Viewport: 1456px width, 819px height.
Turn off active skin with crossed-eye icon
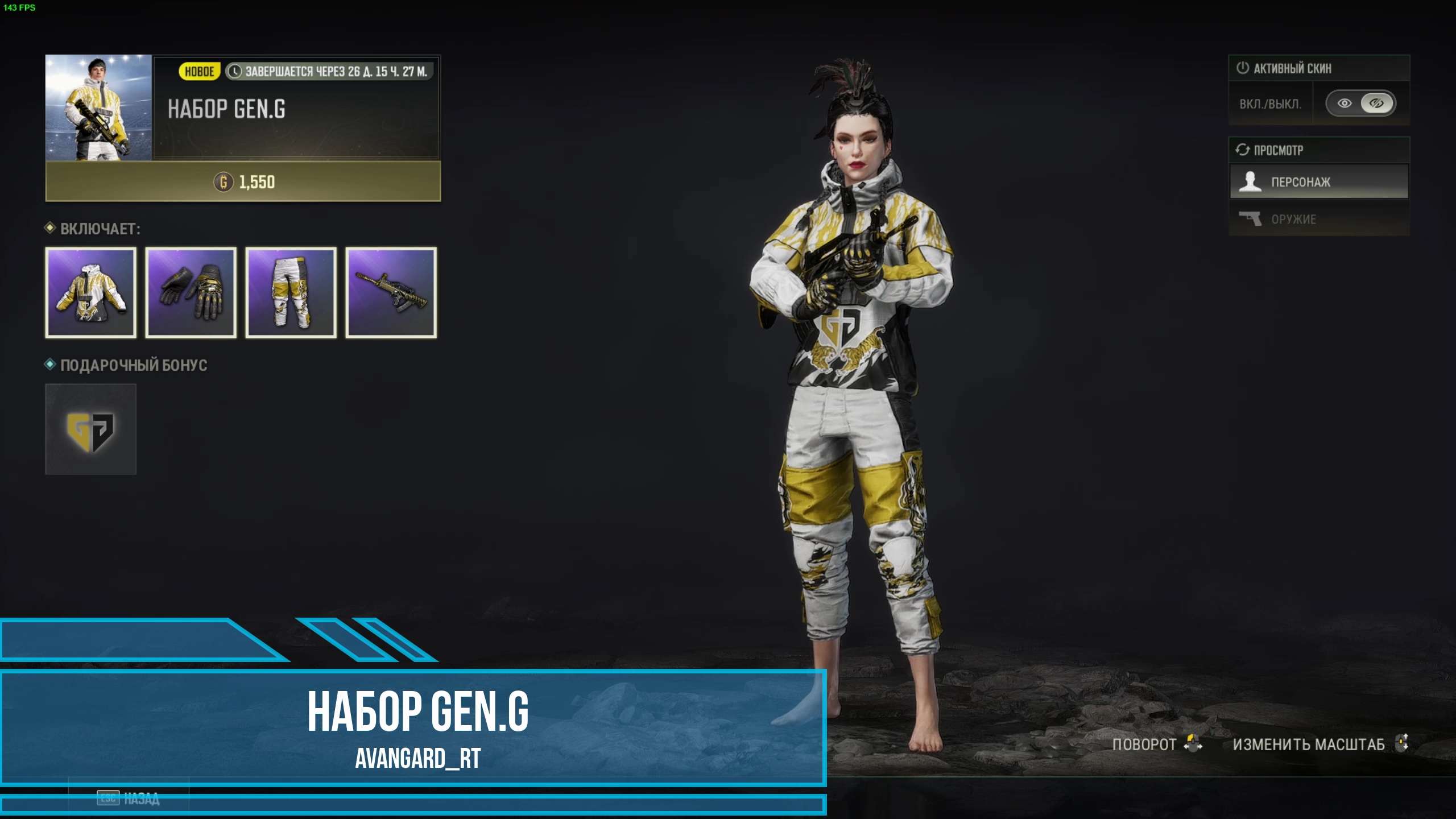1376,104
